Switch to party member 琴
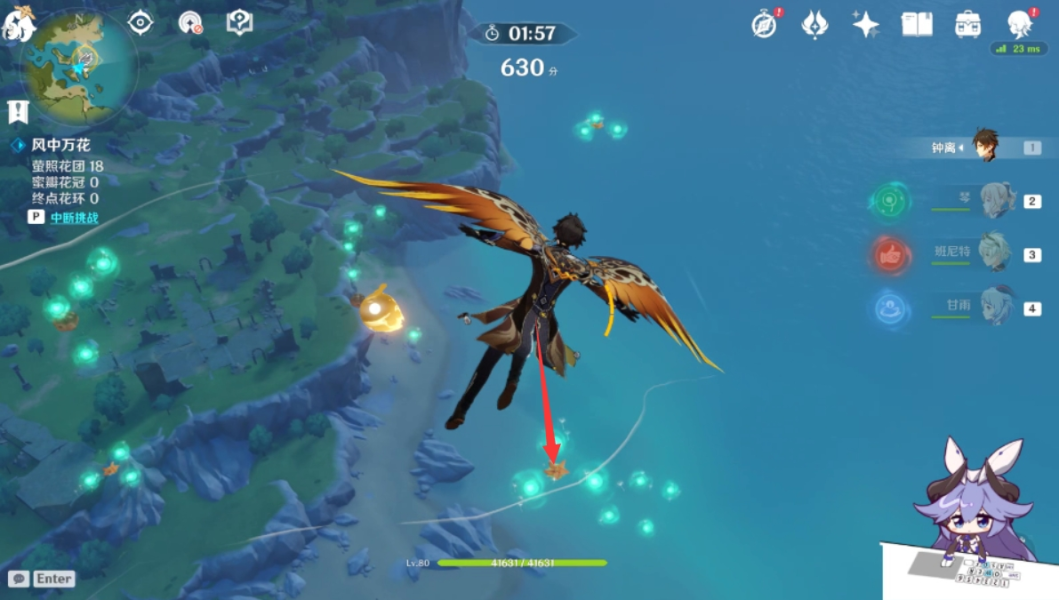Screen dimensions: 1059x600 click(996, 201)
